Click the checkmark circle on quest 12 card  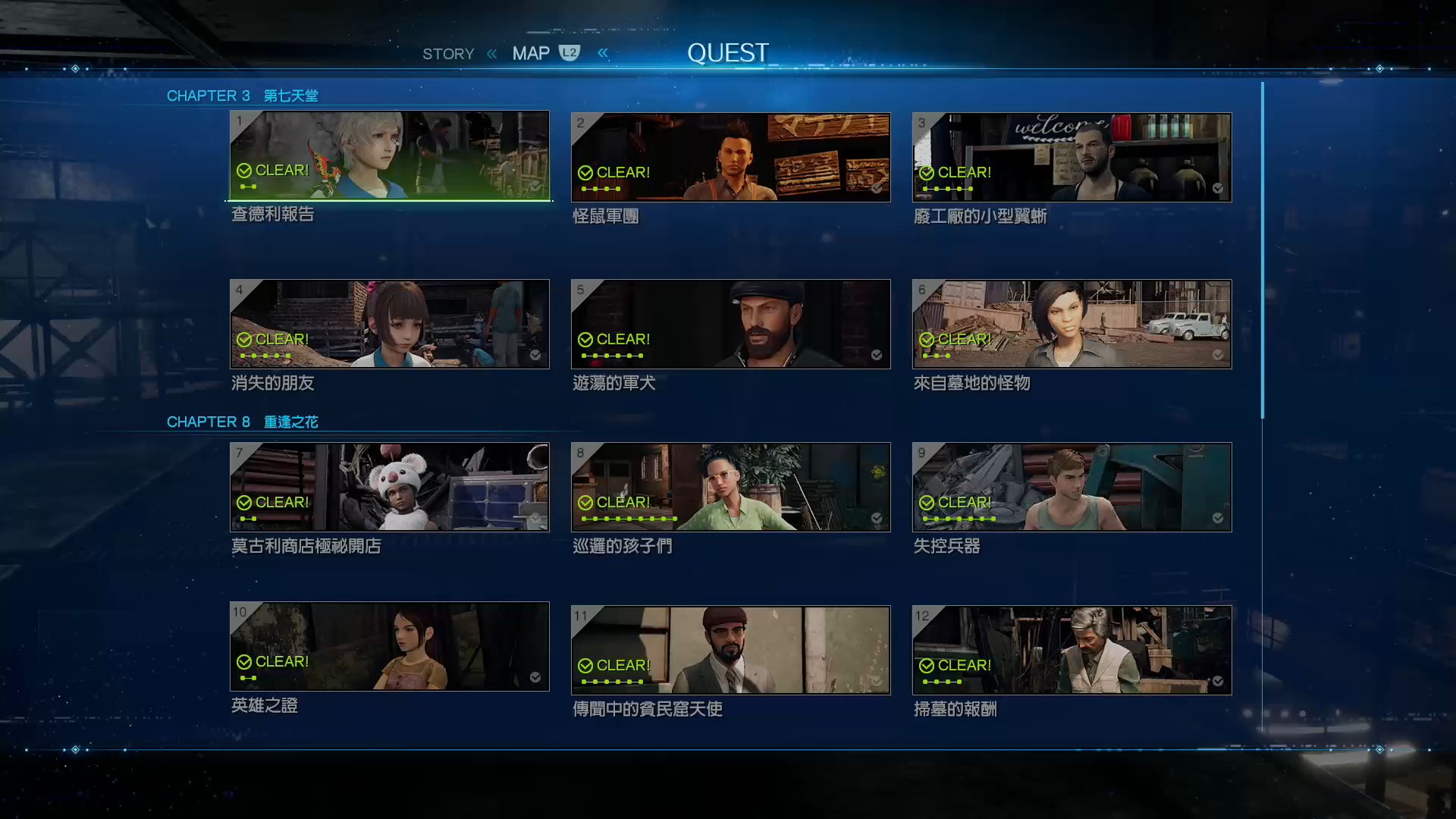tap(1218, 682)
